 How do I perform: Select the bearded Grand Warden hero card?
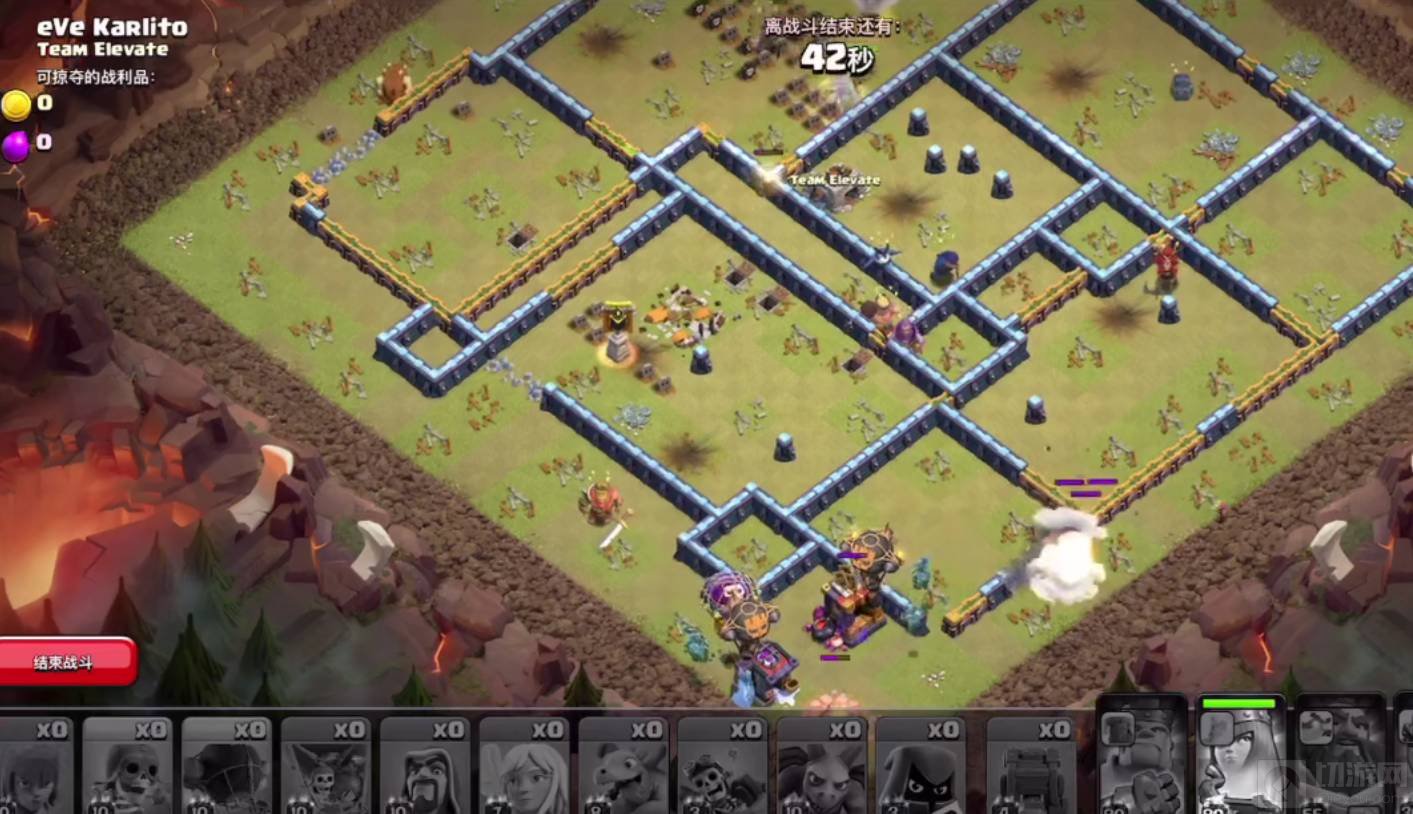pyautogui.click(x=1340, y=758)
